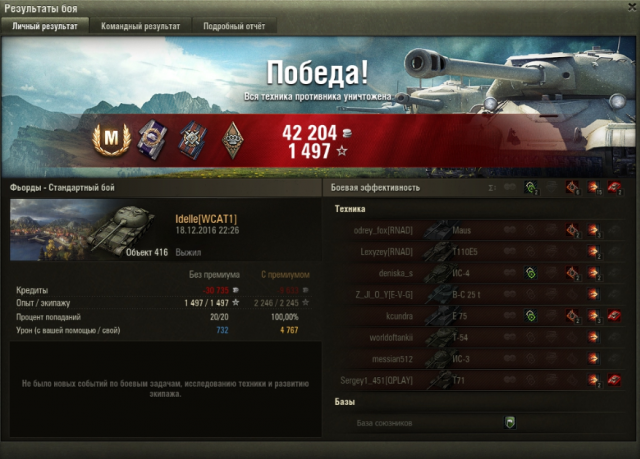Viewport: 640px width, 459px height.
Task: Close the battle results window
Action: click(628, 8)
